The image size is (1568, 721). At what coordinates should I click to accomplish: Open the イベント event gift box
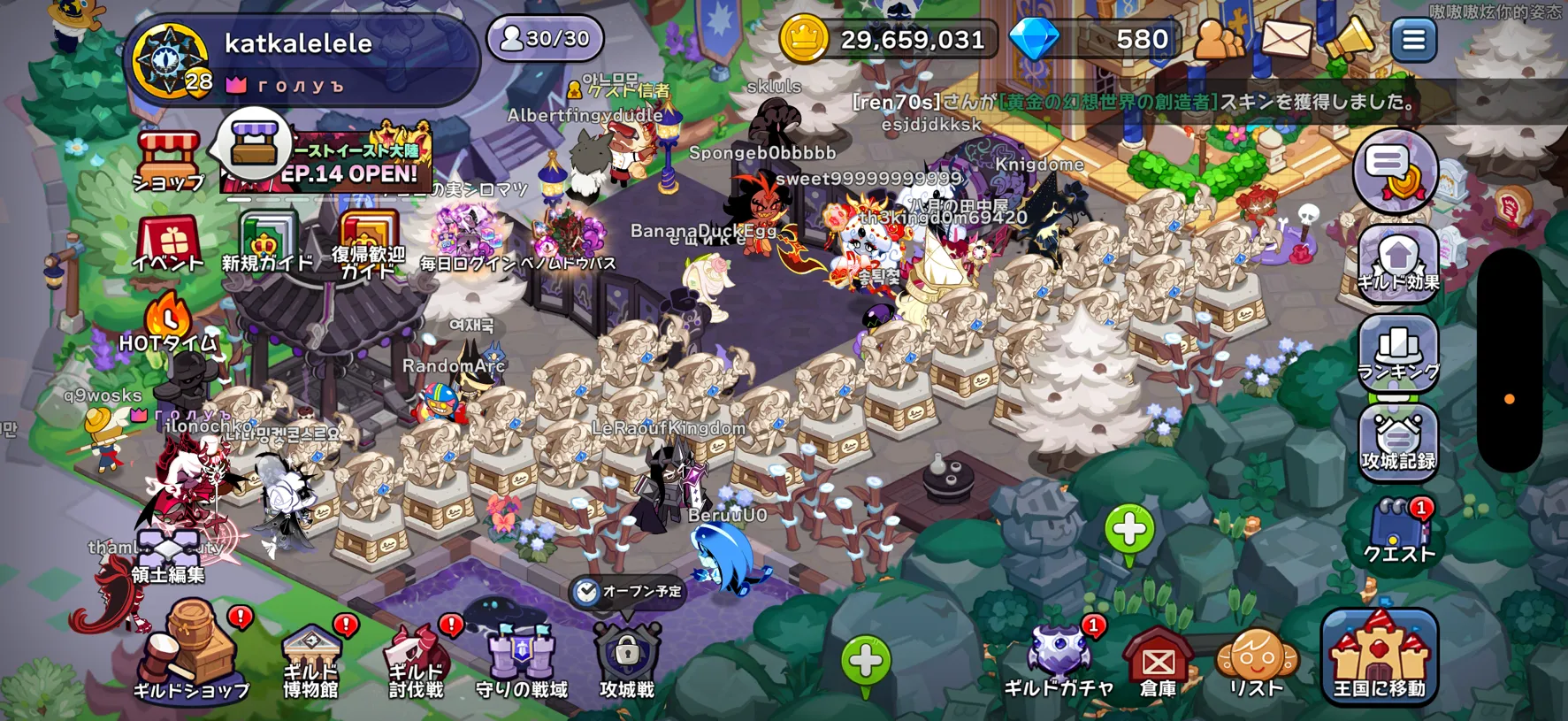tap(168, 243)
